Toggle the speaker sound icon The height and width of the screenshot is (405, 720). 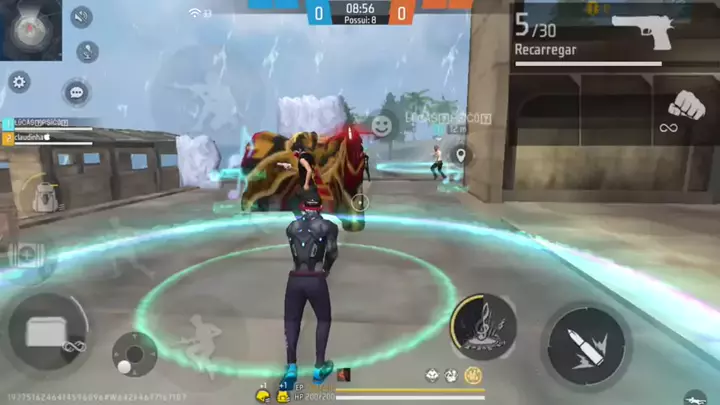click(81, 17)
